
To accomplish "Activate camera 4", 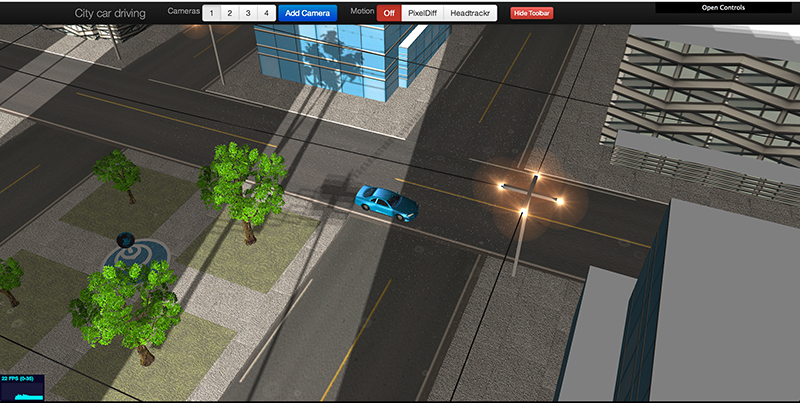I will point(266,13).
